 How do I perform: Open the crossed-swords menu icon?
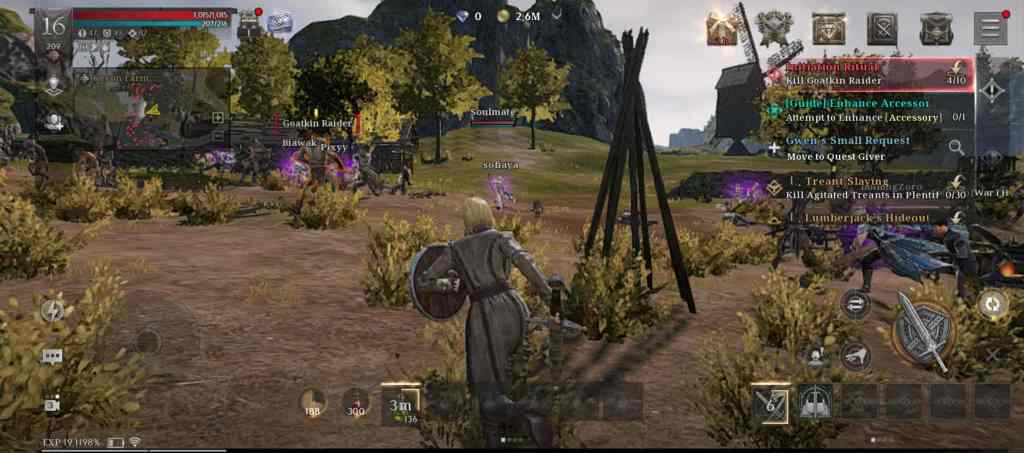882,28
